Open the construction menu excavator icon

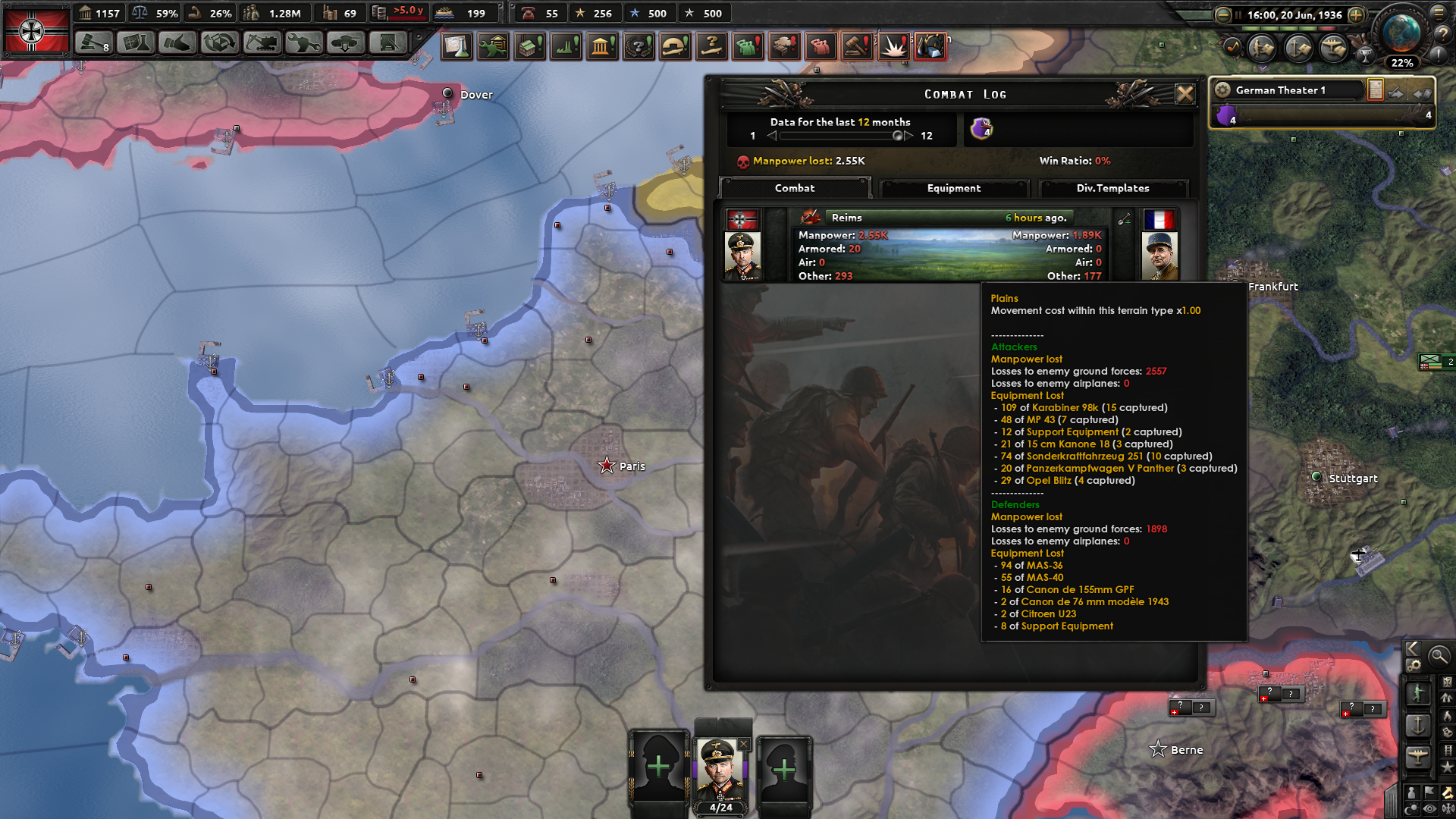pyautogui.click(x=261, y=43)
